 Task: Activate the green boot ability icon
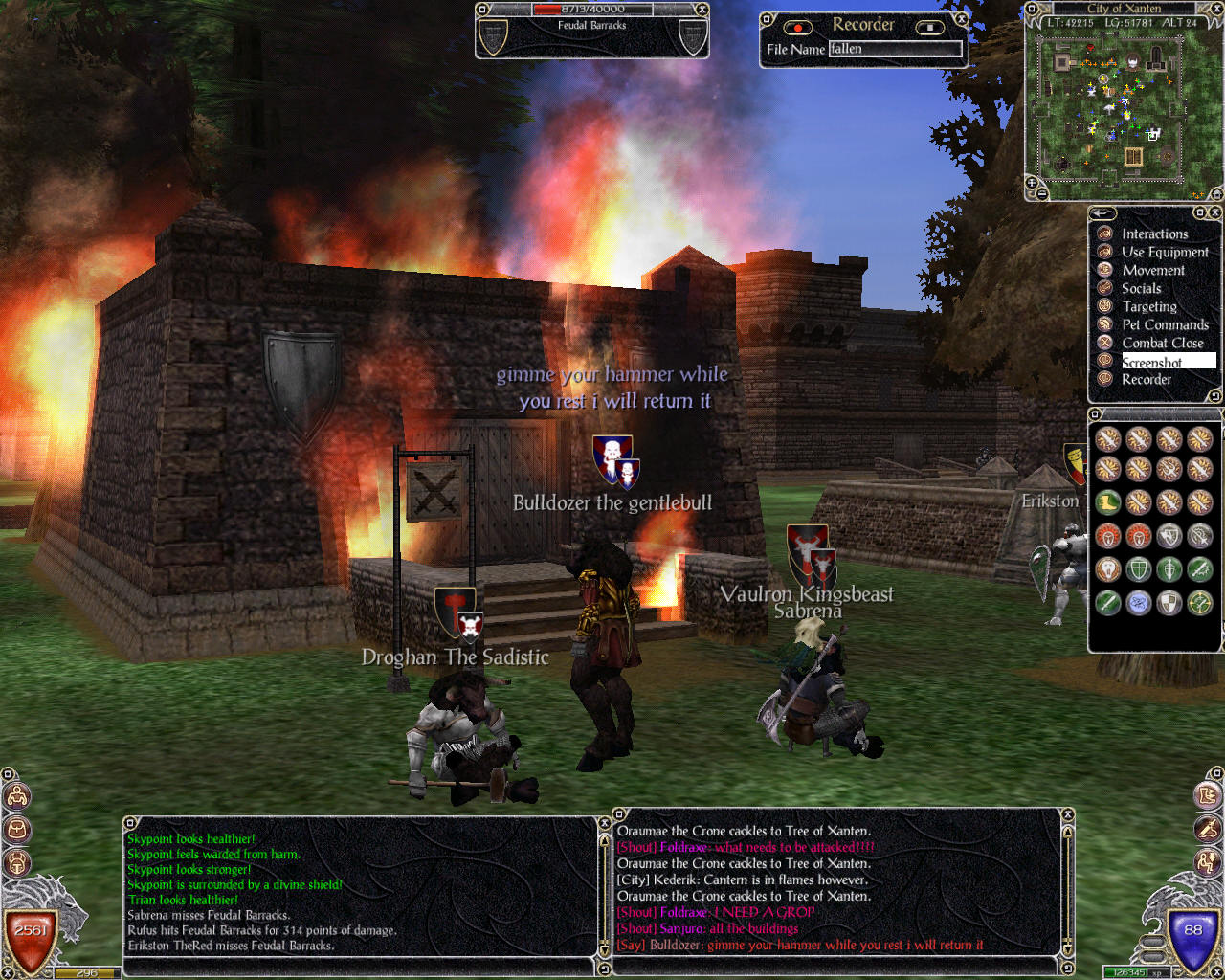1108,502
